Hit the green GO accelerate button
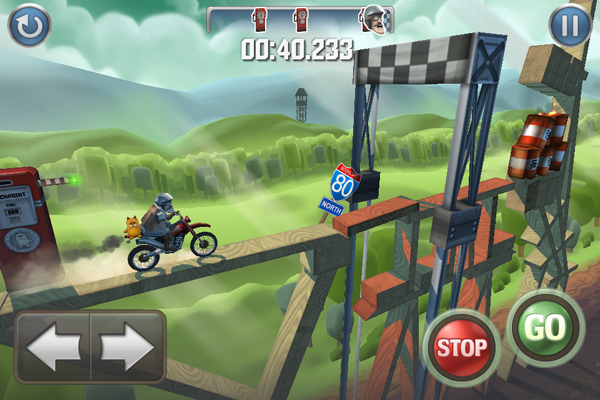Screen dimensions: 600x400 545,328
